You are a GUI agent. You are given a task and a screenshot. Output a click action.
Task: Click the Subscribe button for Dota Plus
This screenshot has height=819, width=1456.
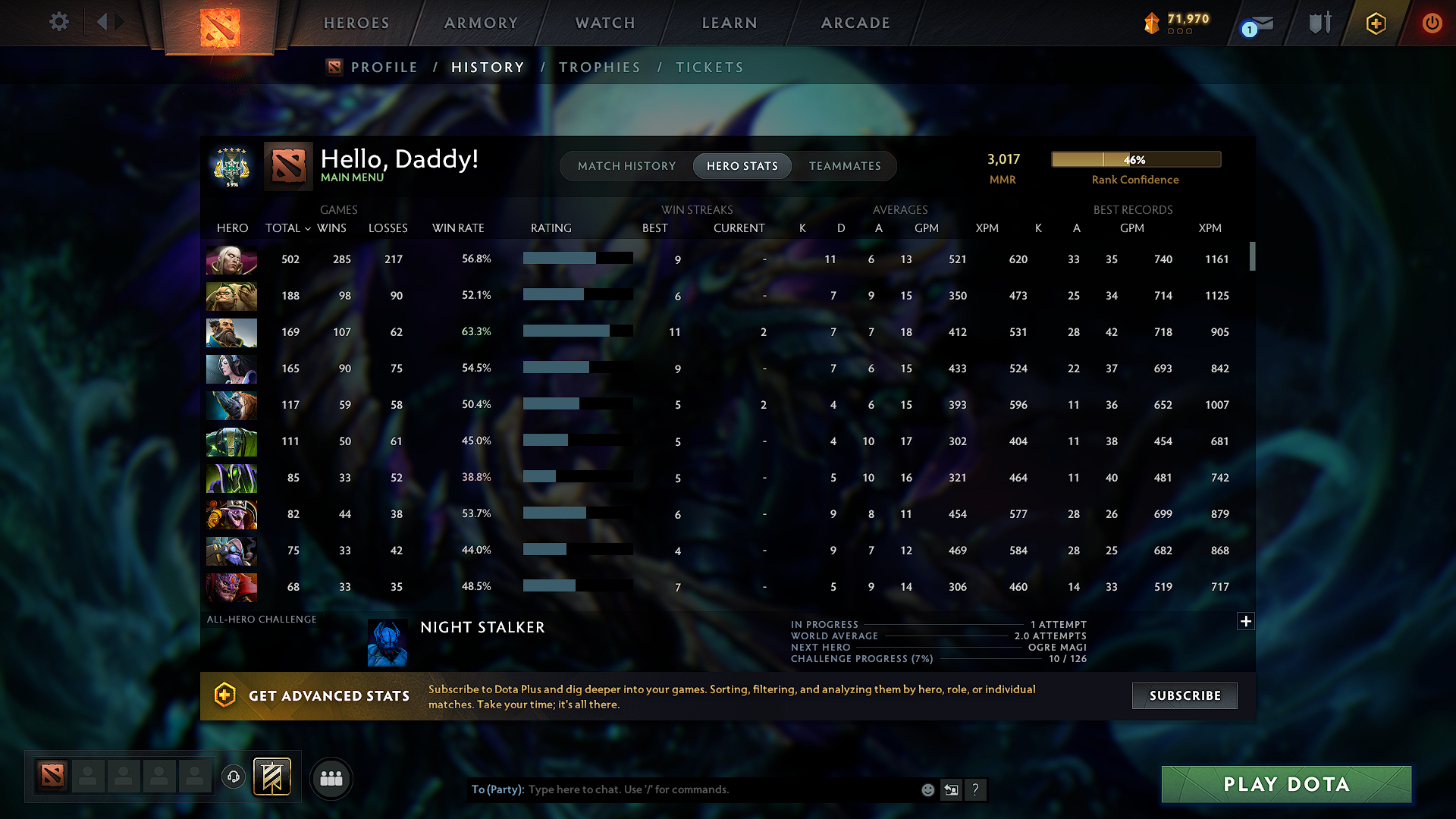tap(1184, 695)
